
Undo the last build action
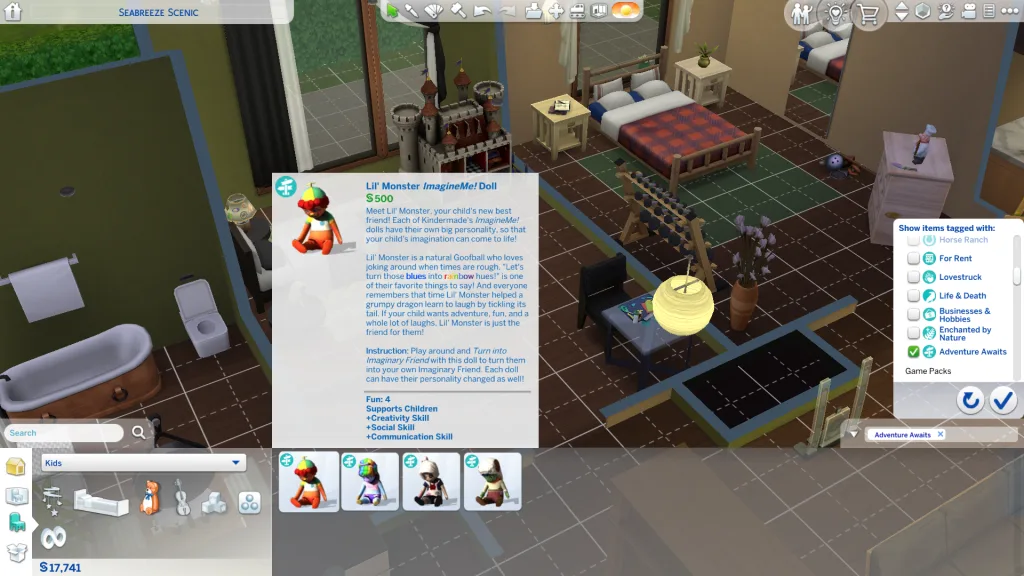483,12
